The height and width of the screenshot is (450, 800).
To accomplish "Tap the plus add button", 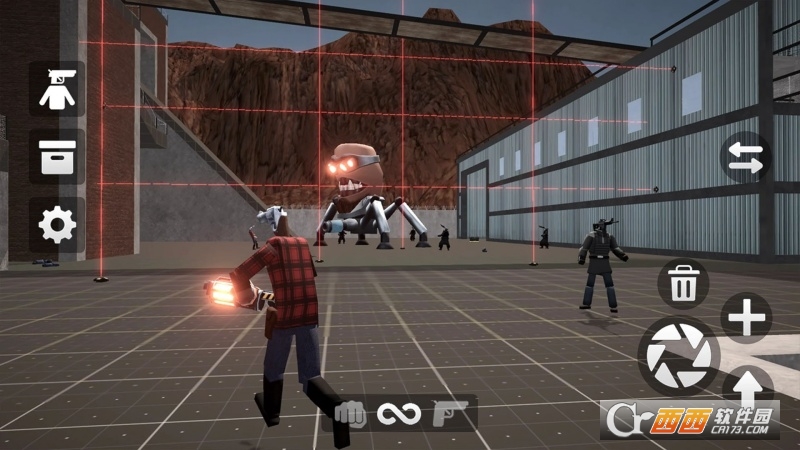I will 746,319.
